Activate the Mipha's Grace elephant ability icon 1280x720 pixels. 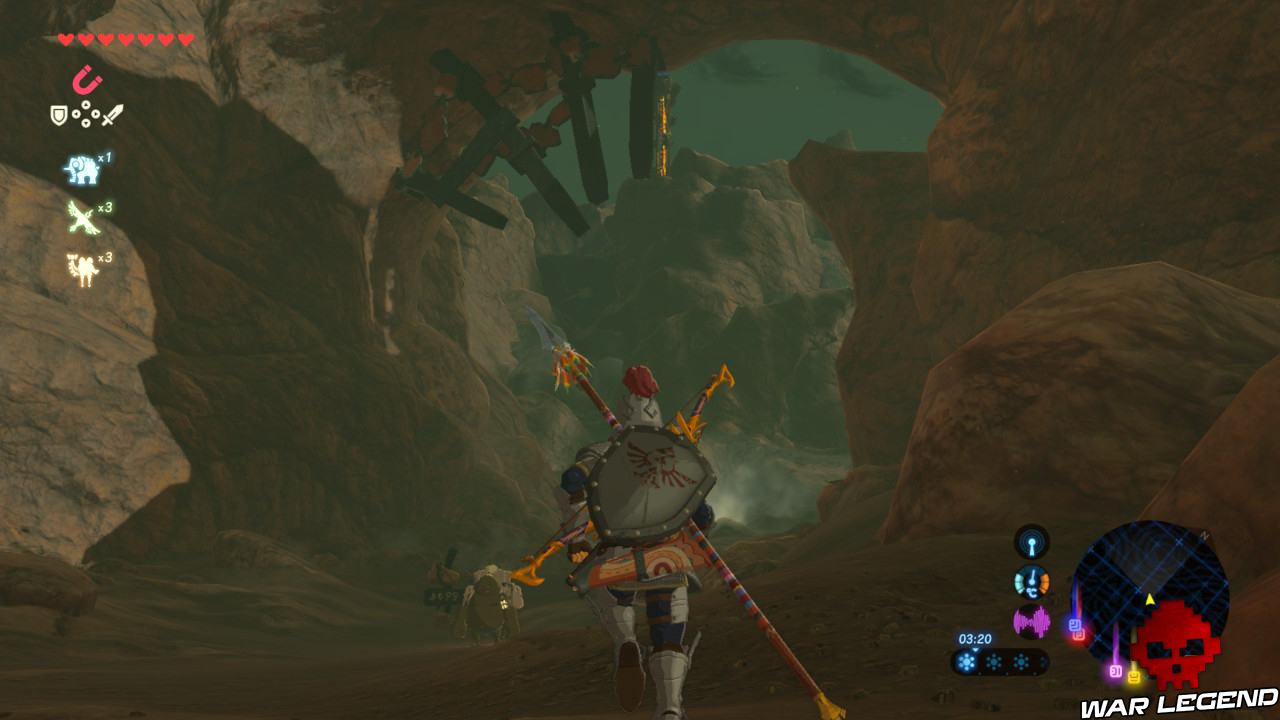[80, 170]
